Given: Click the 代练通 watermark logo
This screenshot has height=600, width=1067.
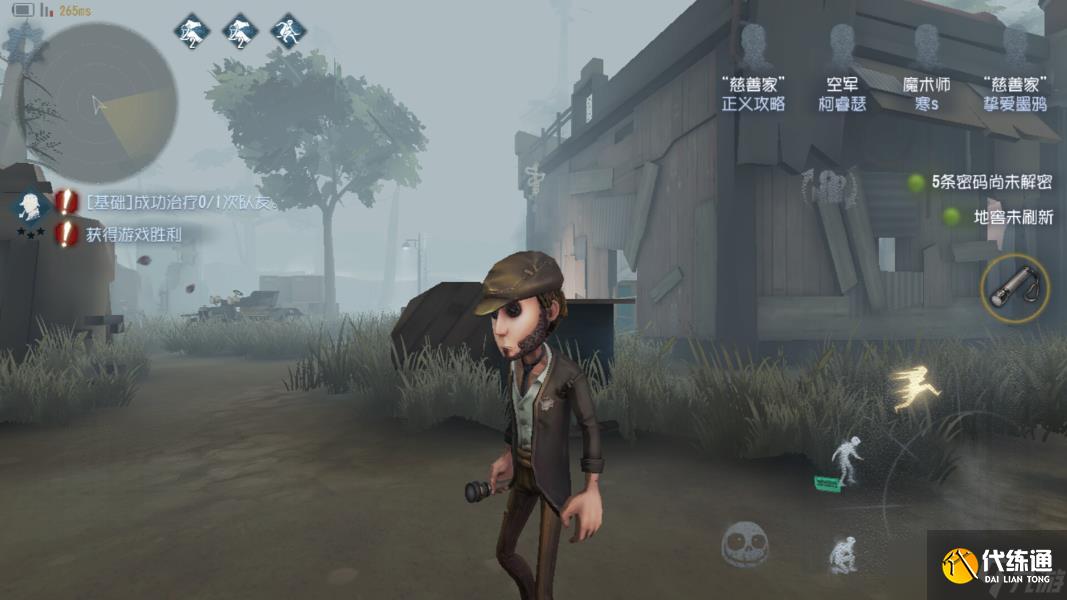Looking at the screenshot, I should coord(997,565).
